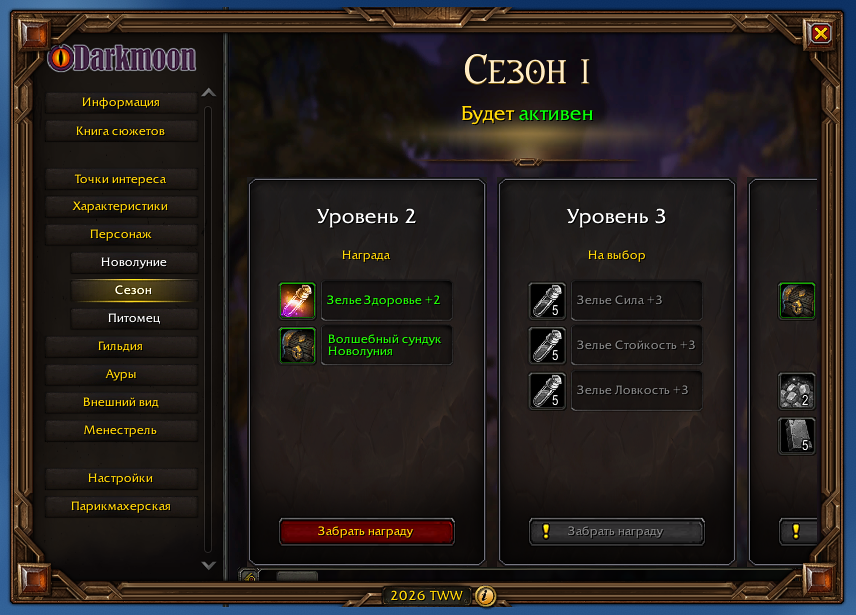Open the Информация menu entry
Viewport: 856px width, 615px height.
coord(121,102)
